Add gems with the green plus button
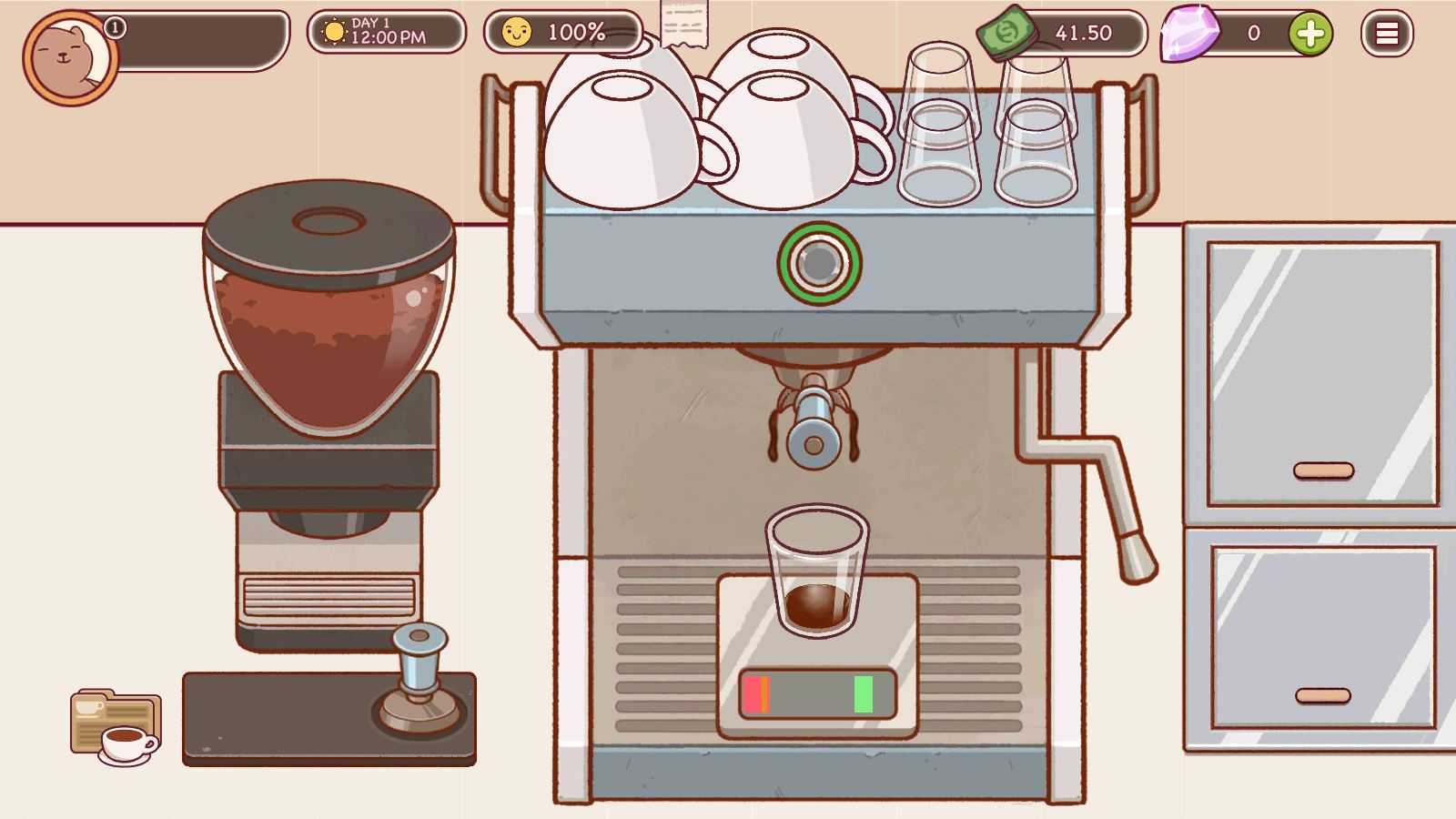This screenshot has width=1456, height=819. pyautogui.click(x=1309, y=34)
